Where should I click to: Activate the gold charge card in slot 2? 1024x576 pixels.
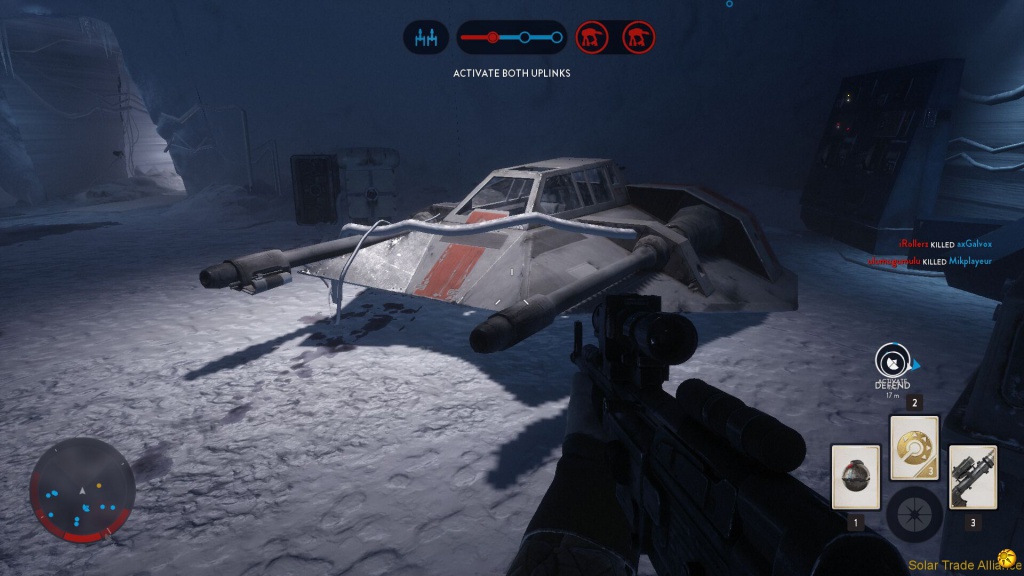914,447
